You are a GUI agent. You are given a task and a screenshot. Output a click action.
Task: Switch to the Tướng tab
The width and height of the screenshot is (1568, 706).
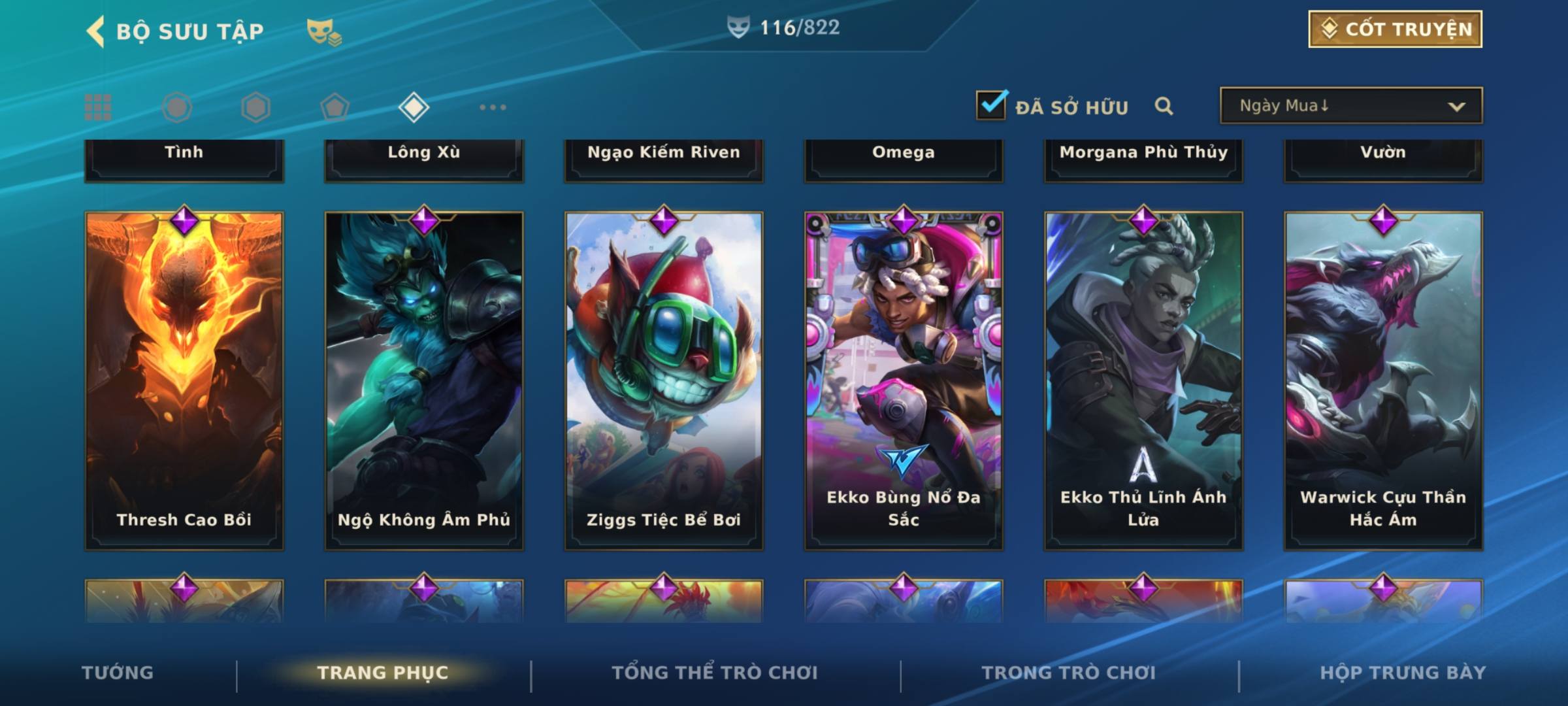point(118,673)
